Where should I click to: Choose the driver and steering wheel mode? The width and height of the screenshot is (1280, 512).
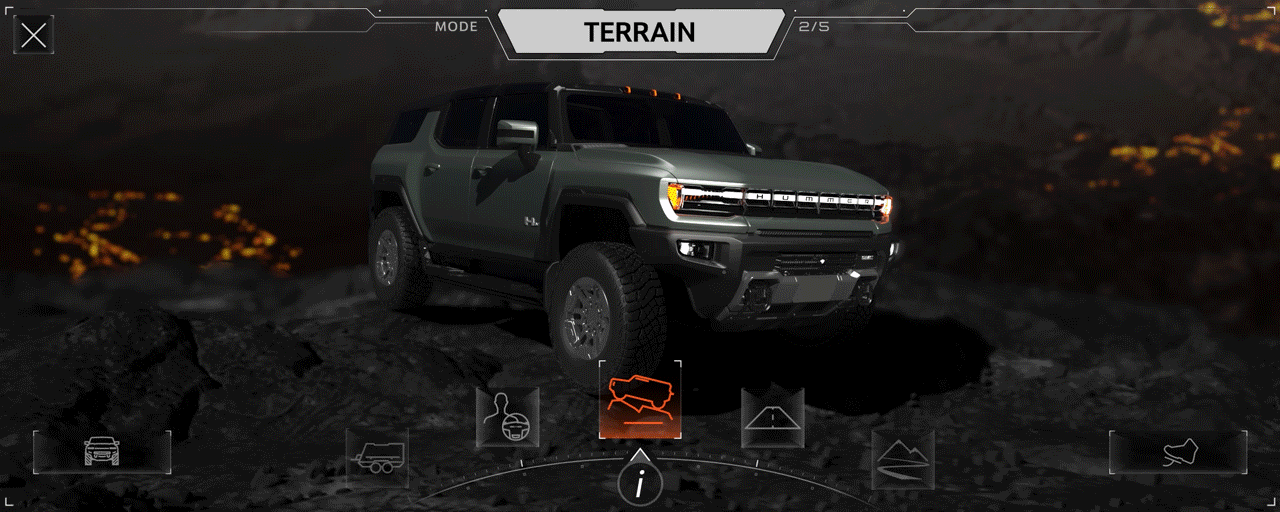(x=508, y=417)
